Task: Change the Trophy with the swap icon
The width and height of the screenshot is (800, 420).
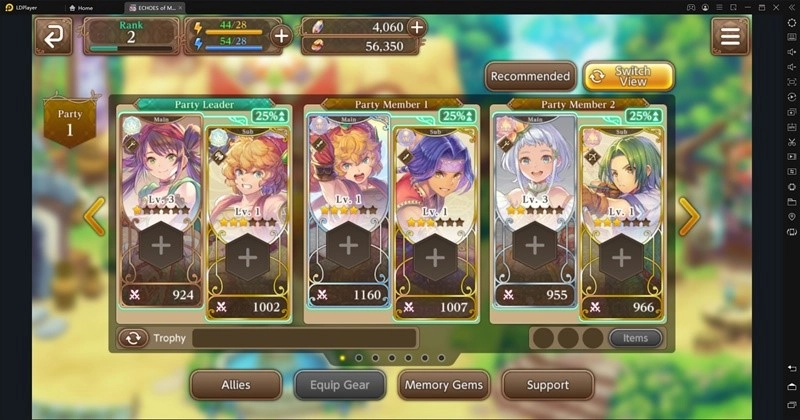Action: [x=133, y=338]
